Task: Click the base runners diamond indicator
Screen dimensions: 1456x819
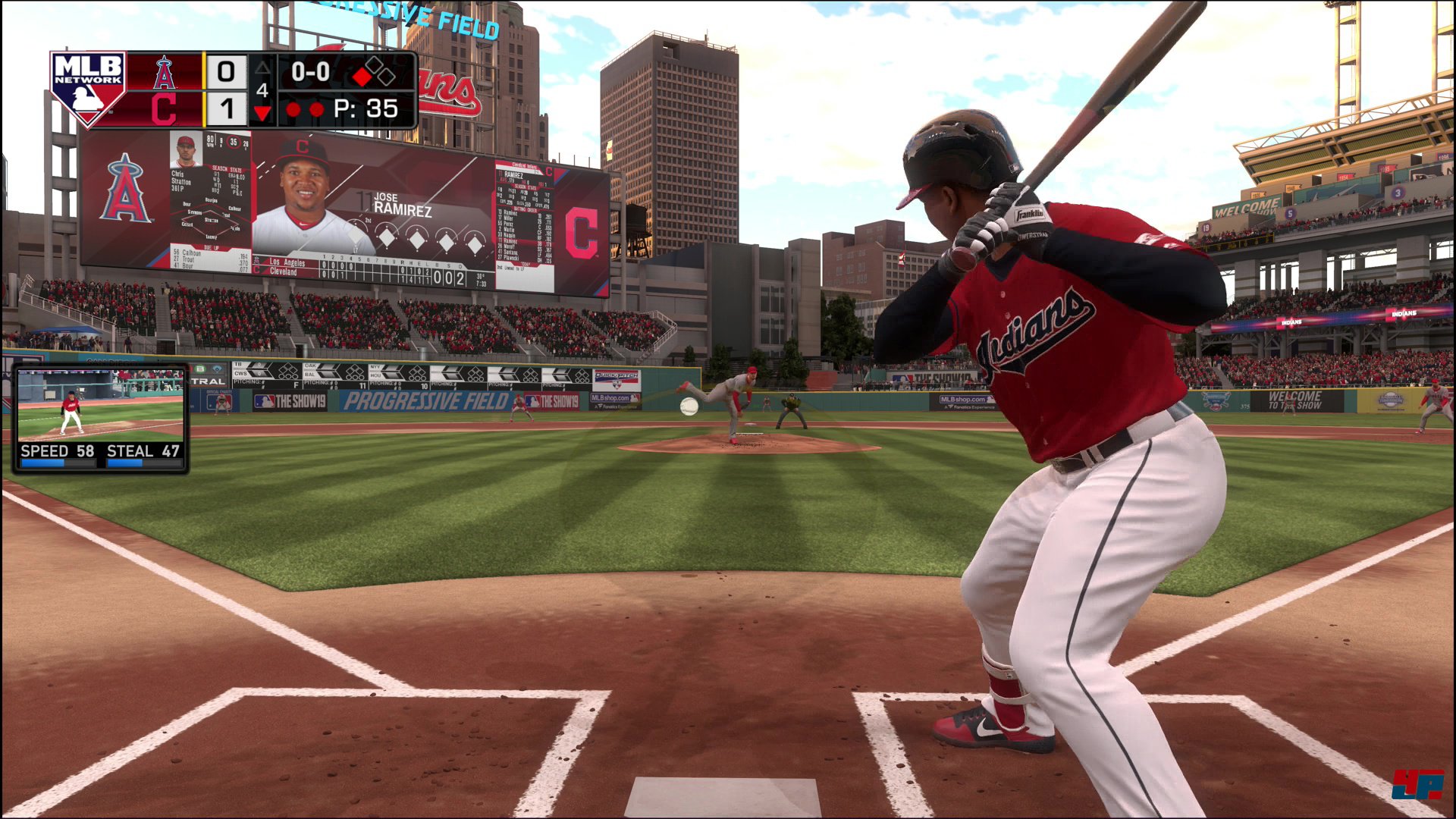Action: pos(375,72)
